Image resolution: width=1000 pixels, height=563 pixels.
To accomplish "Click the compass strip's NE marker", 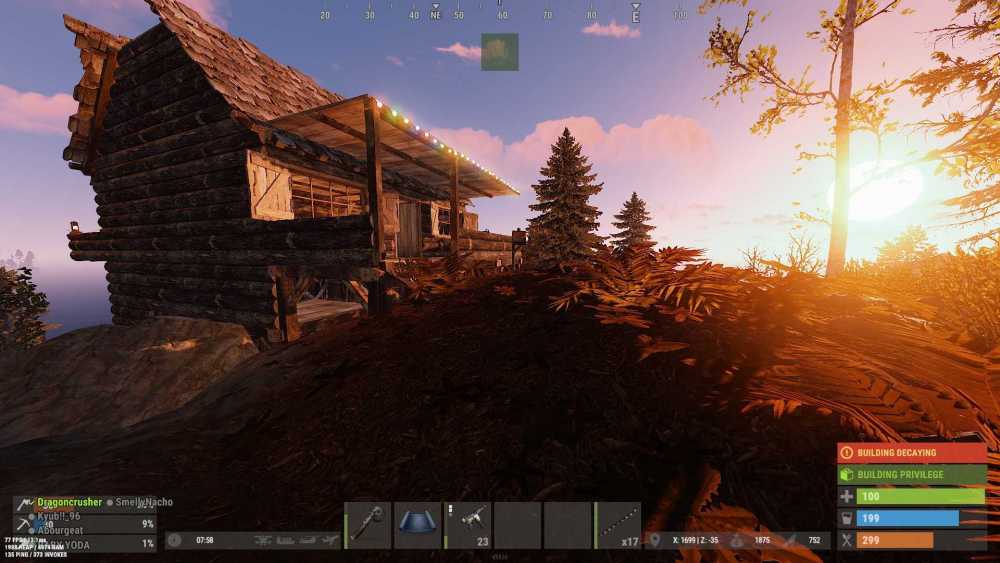I will (435, 15).
